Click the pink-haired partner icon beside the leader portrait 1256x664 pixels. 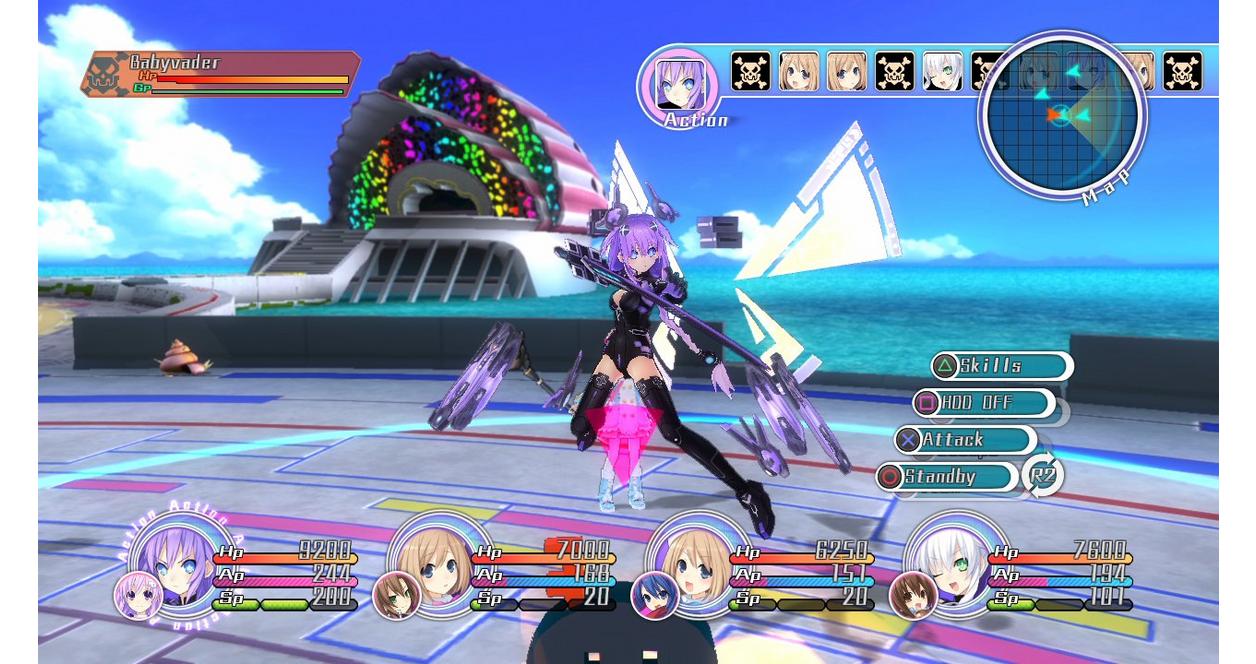point(137,595)
